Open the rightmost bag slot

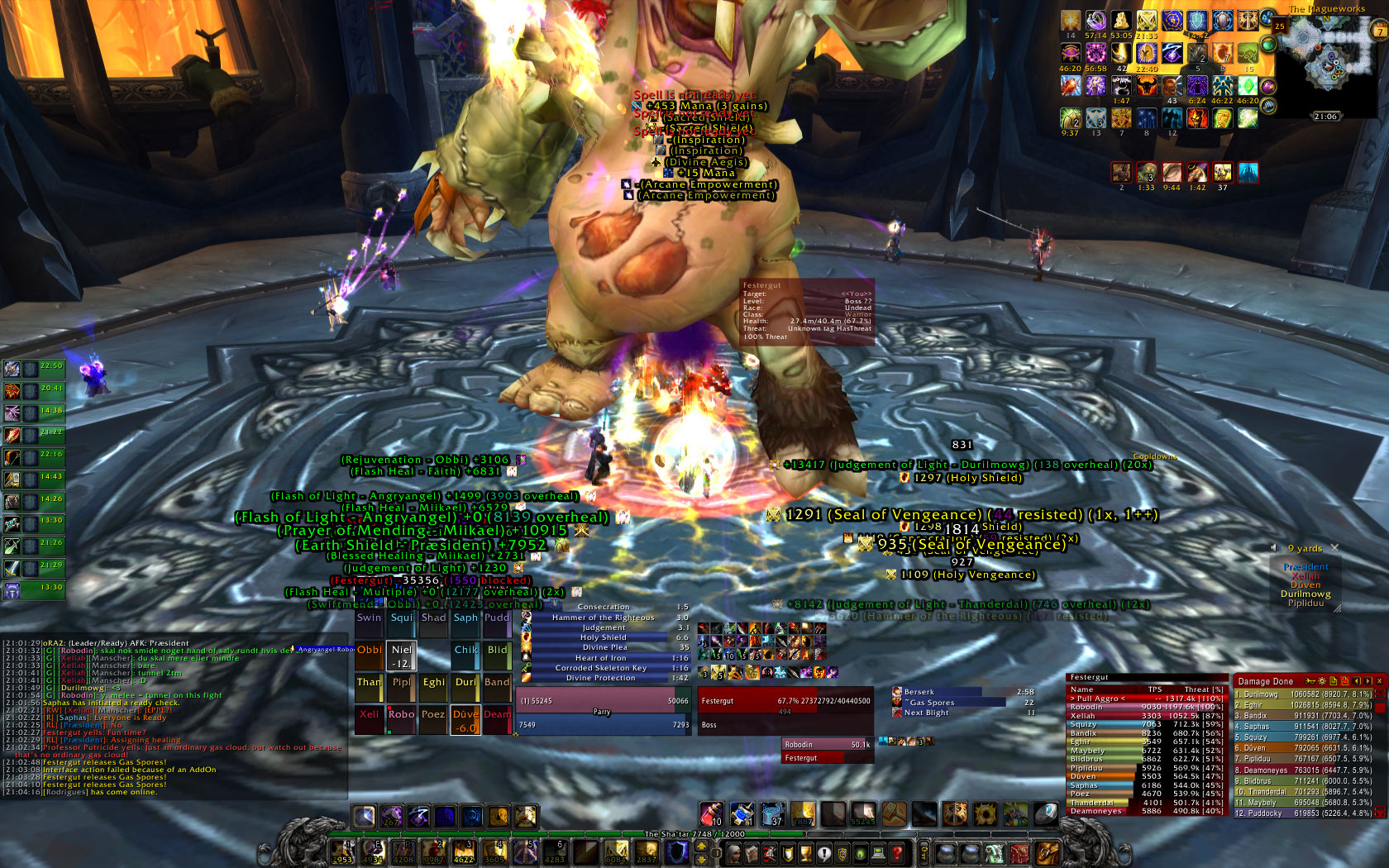coord(1047,853)
